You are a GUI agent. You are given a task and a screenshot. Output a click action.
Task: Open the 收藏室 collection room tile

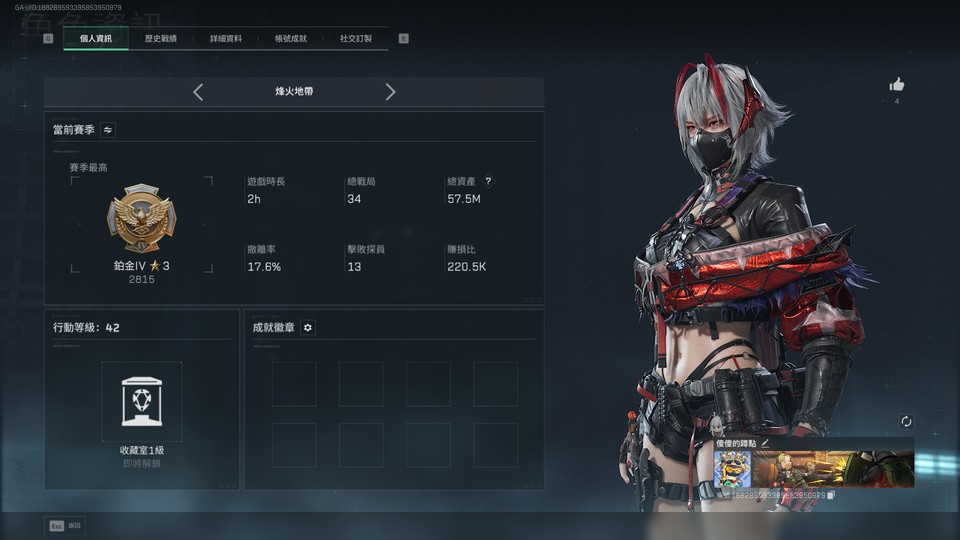(141, 402)
